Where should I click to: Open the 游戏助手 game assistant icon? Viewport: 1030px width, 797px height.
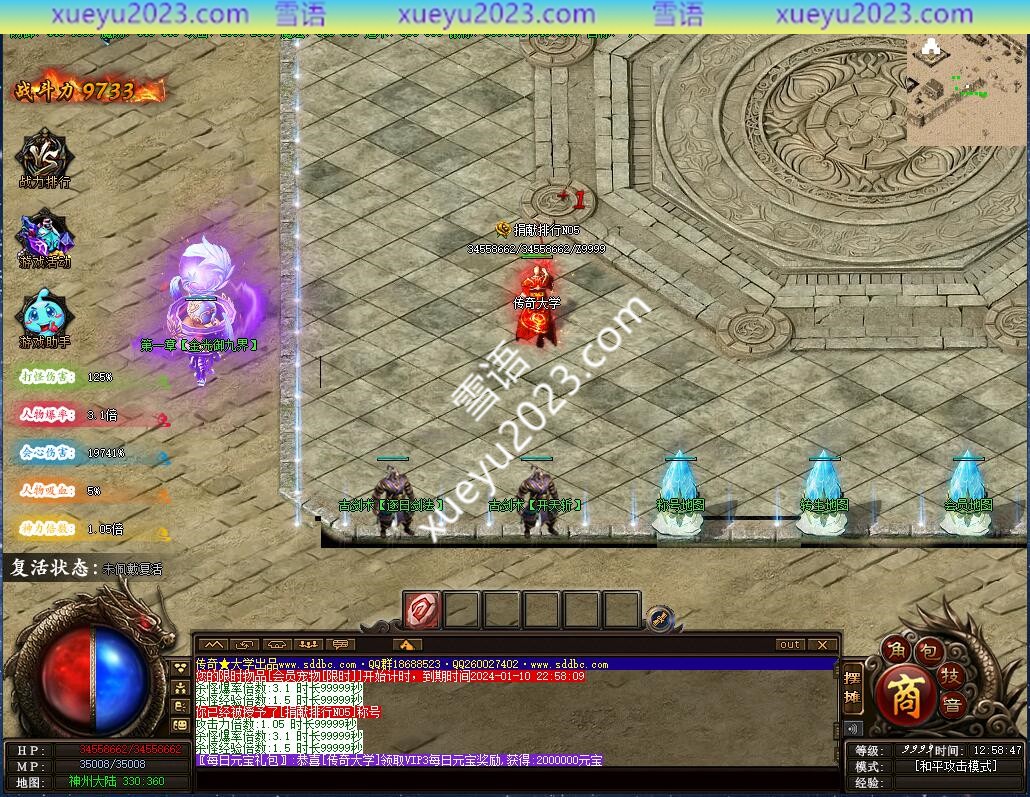click(x=44, y=316)
